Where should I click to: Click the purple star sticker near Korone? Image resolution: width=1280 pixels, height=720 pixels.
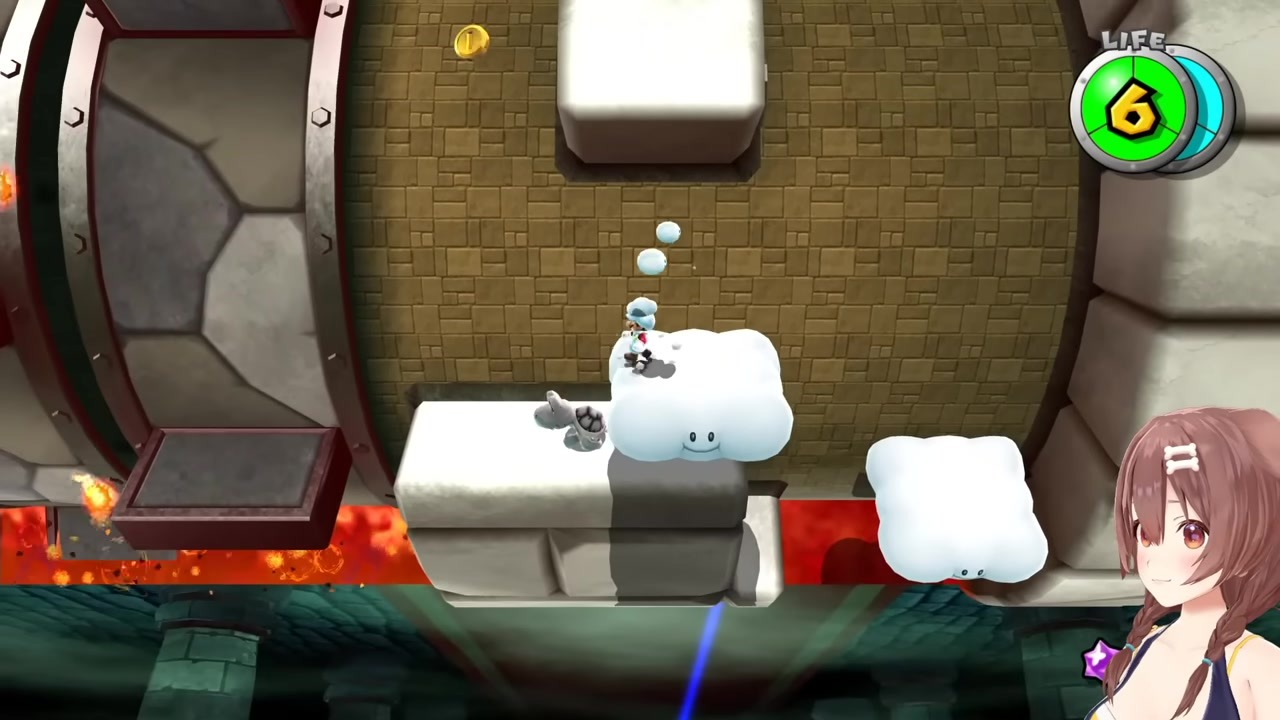pos(1098,657)
